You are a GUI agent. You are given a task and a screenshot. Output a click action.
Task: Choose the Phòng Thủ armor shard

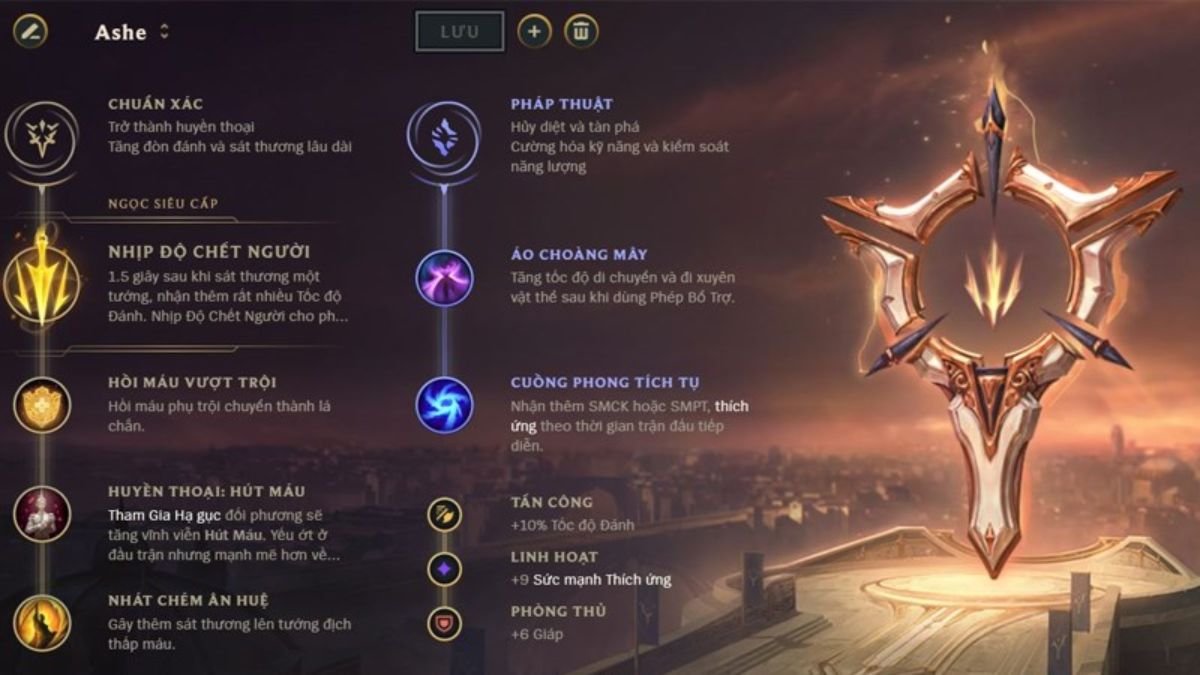(x=444, y=623)
